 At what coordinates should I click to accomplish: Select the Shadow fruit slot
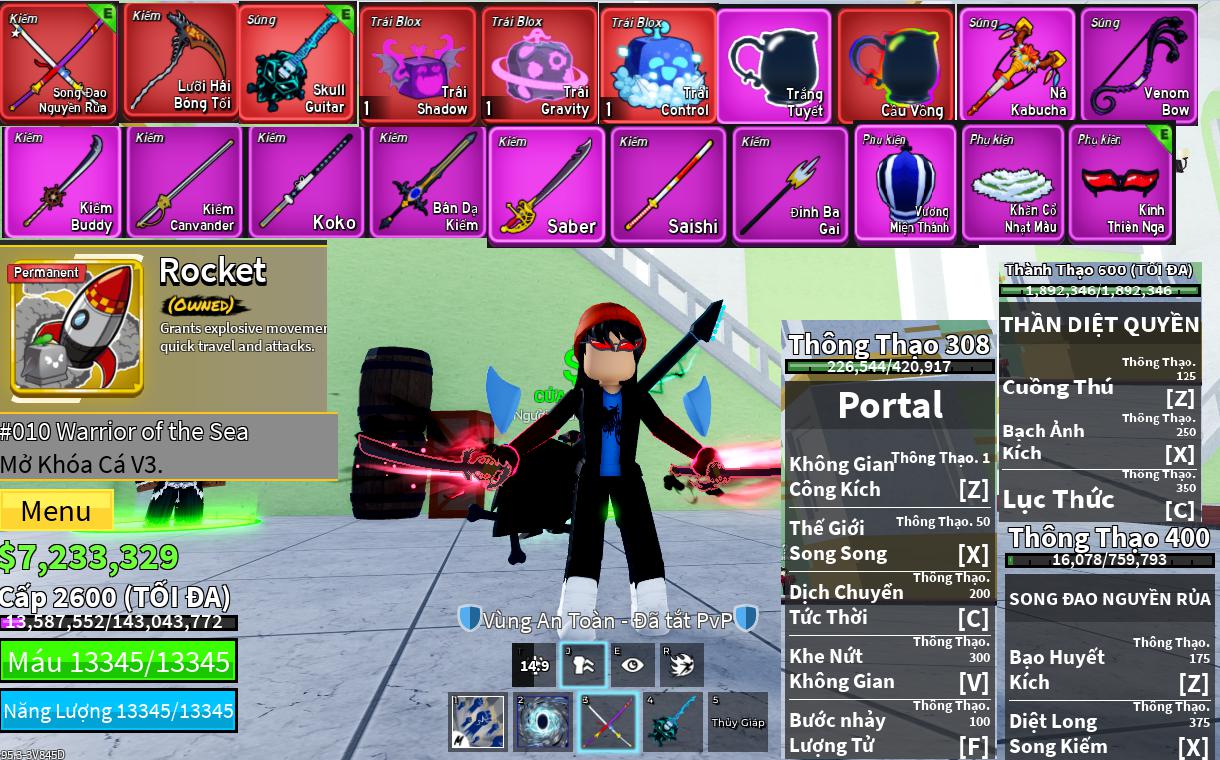(417, 65)
